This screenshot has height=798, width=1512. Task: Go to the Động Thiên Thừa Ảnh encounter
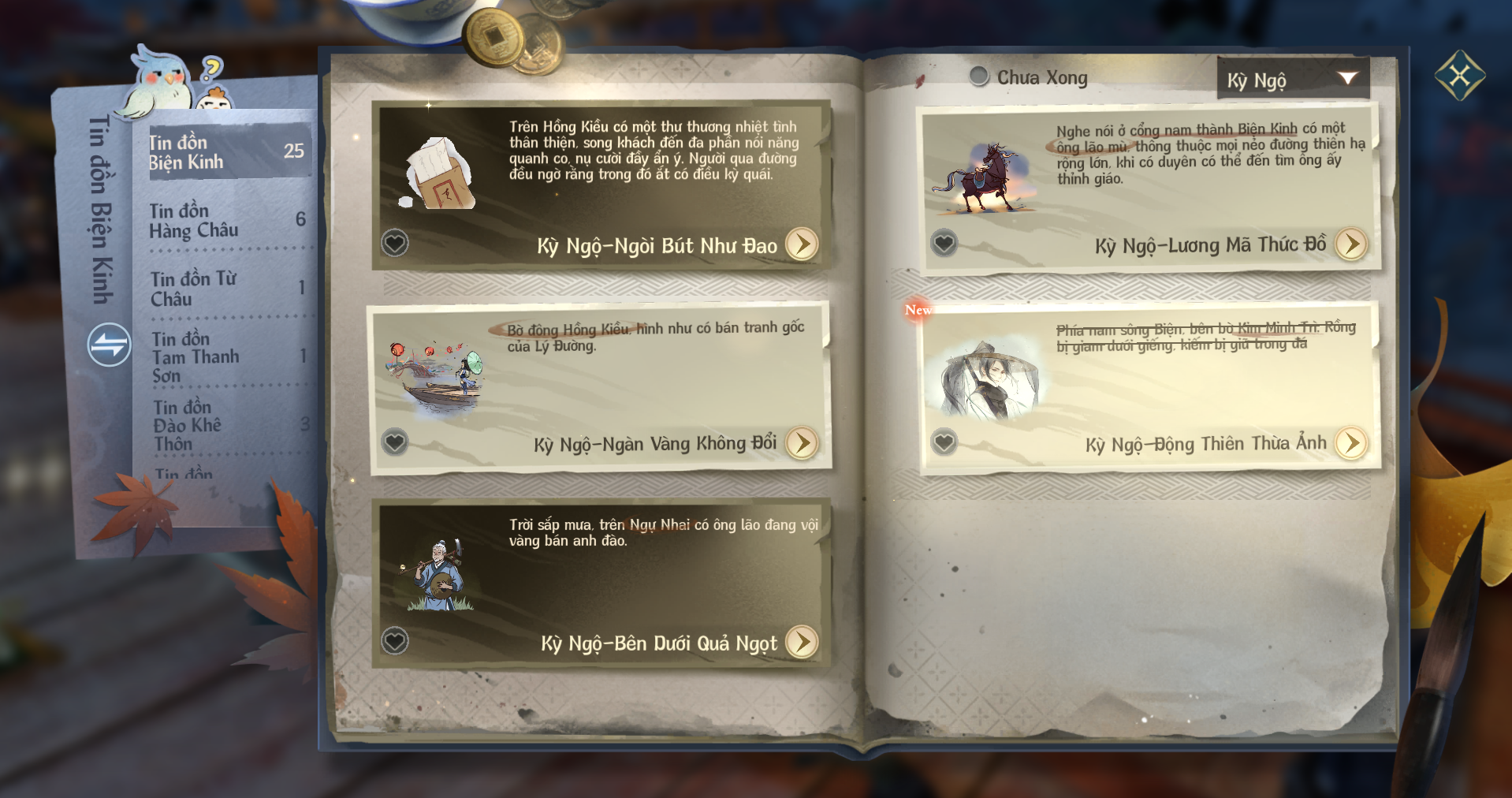[1350, 443]
